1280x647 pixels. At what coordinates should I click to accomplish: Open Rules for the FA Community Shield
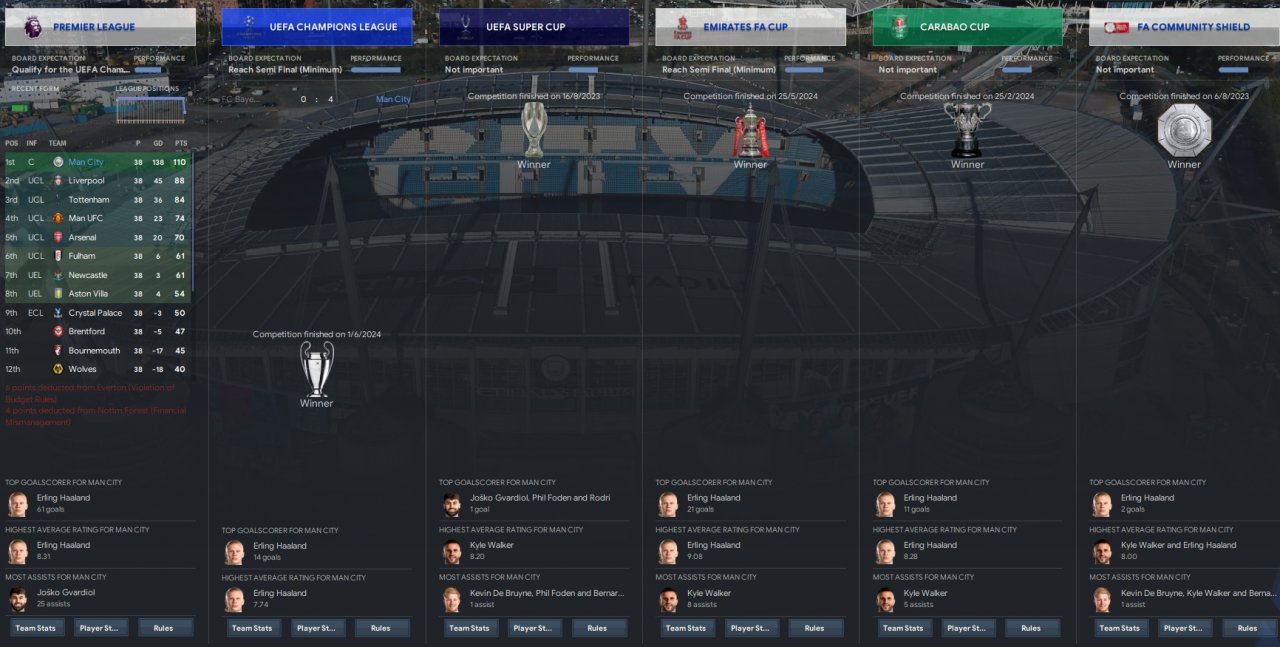1247,628
